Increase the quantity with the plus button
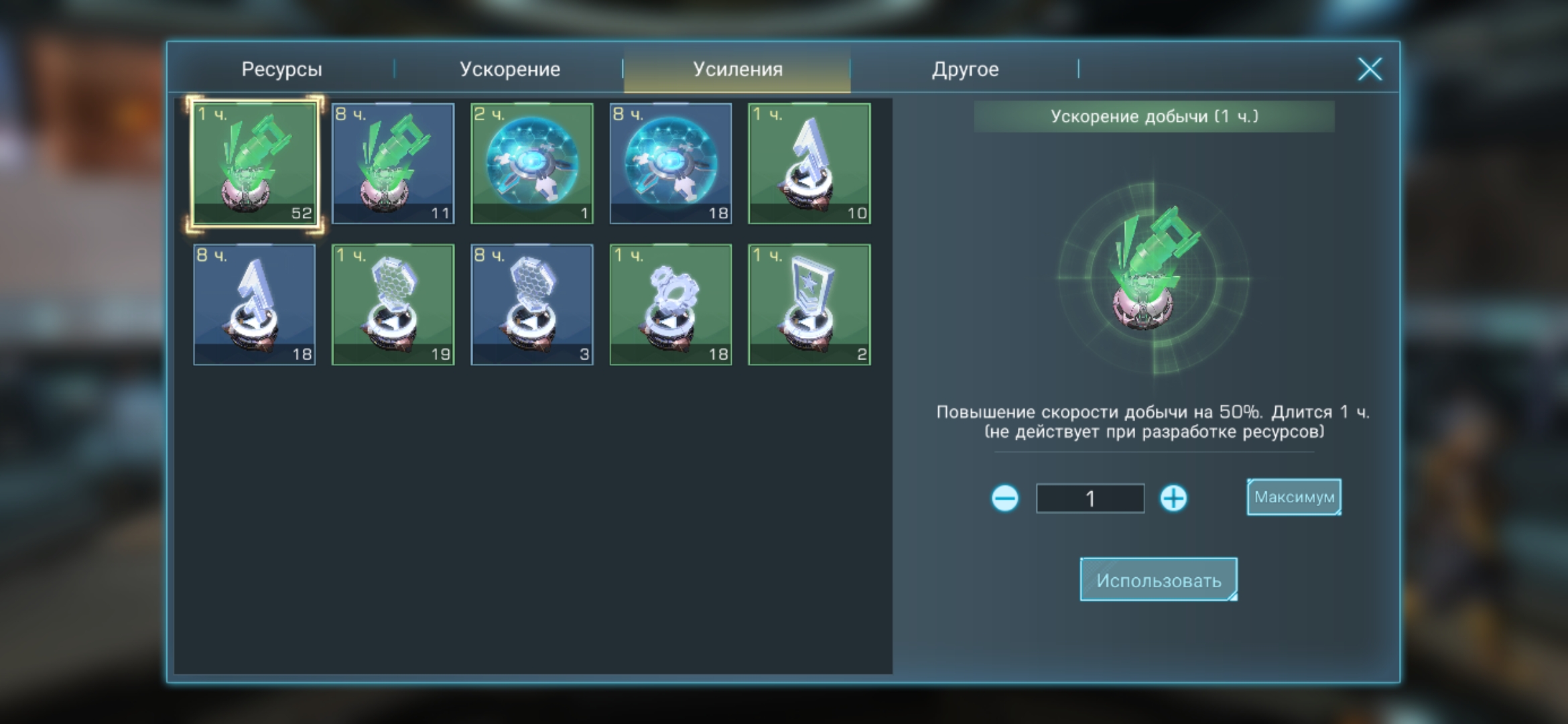The image size is (1568, 724). click(1173, 498)
